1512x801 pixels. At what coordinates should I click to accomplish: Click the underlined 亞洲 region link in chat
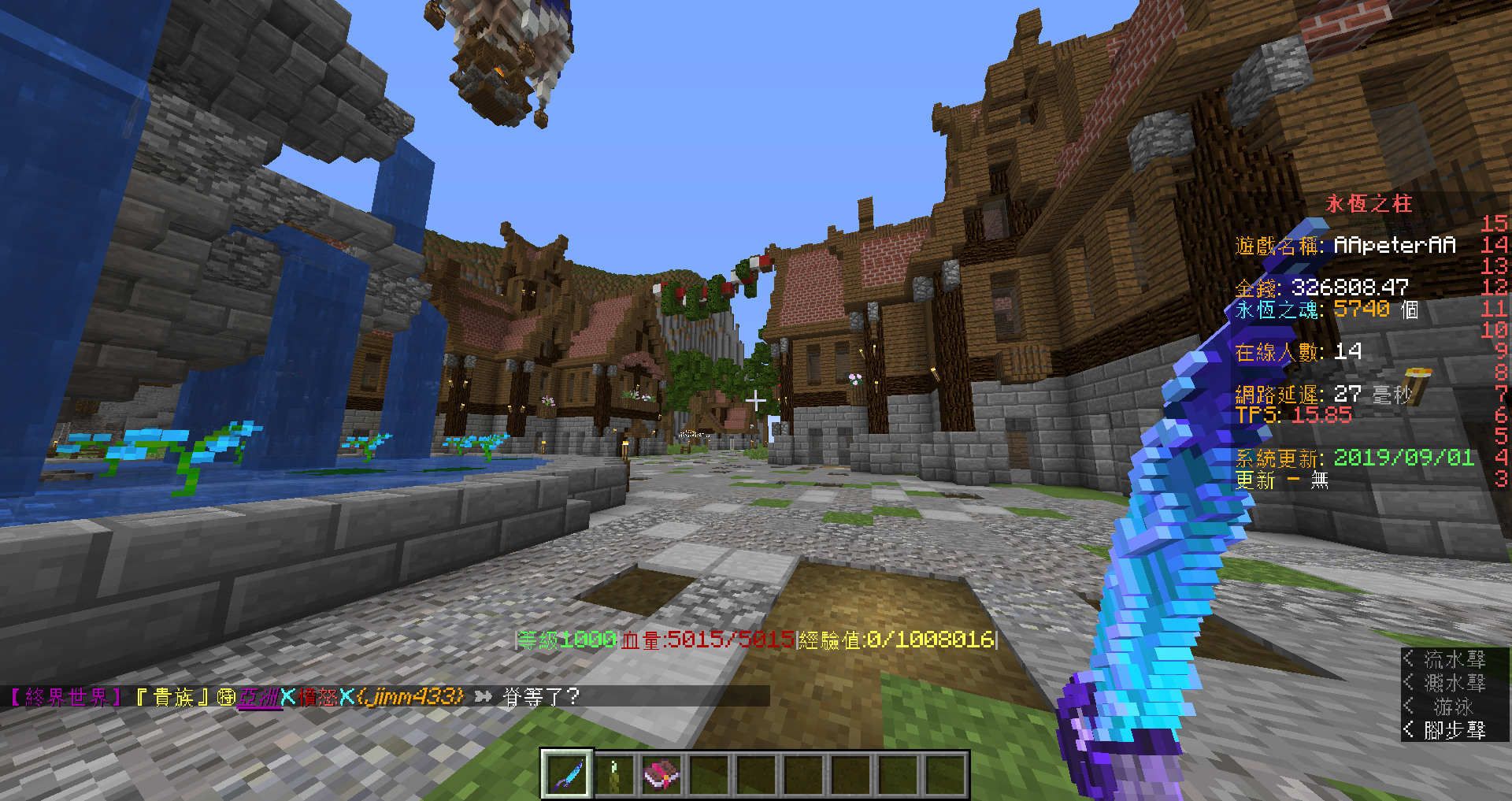[x=260, y=696]
